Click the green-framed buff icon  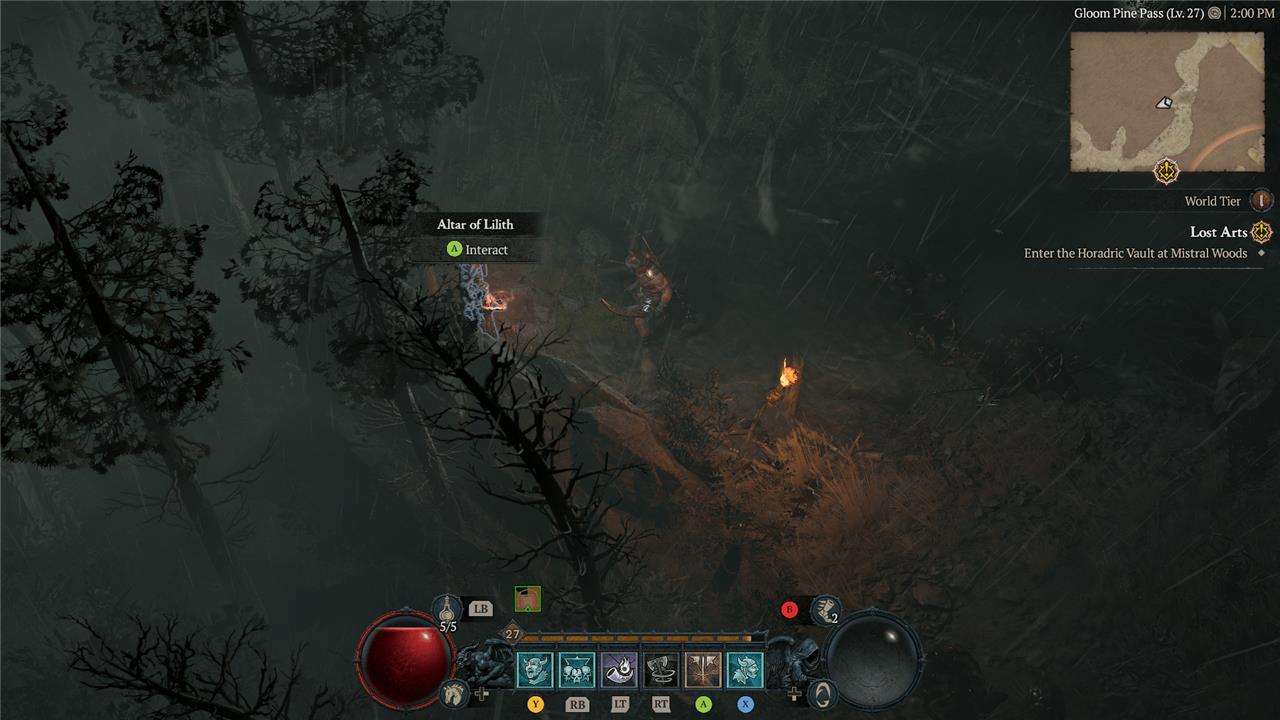click(527, 599)
